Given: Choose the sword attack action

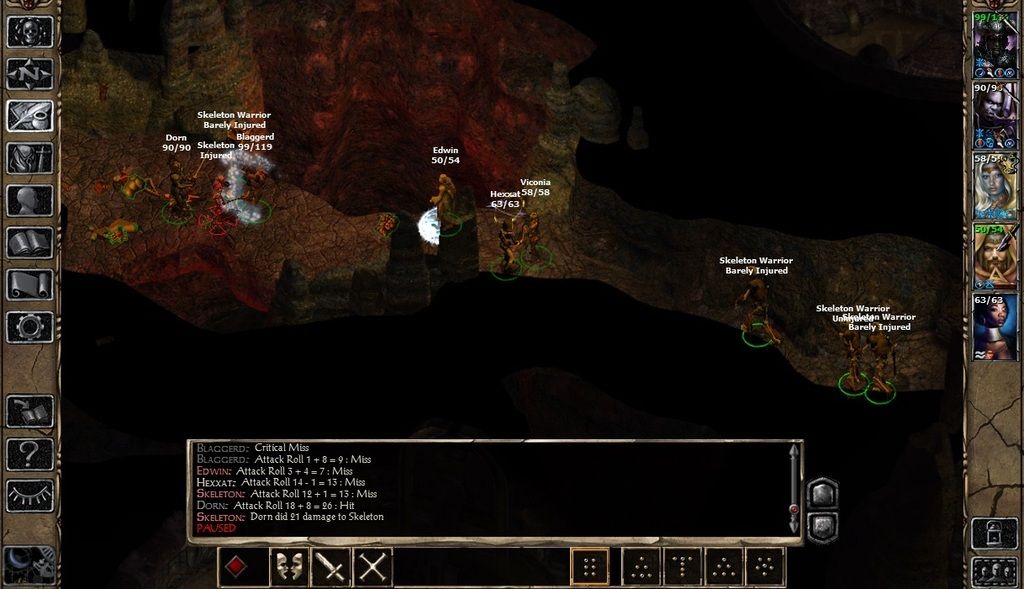Looking at the screenshot, I should [x=331, y=568].
